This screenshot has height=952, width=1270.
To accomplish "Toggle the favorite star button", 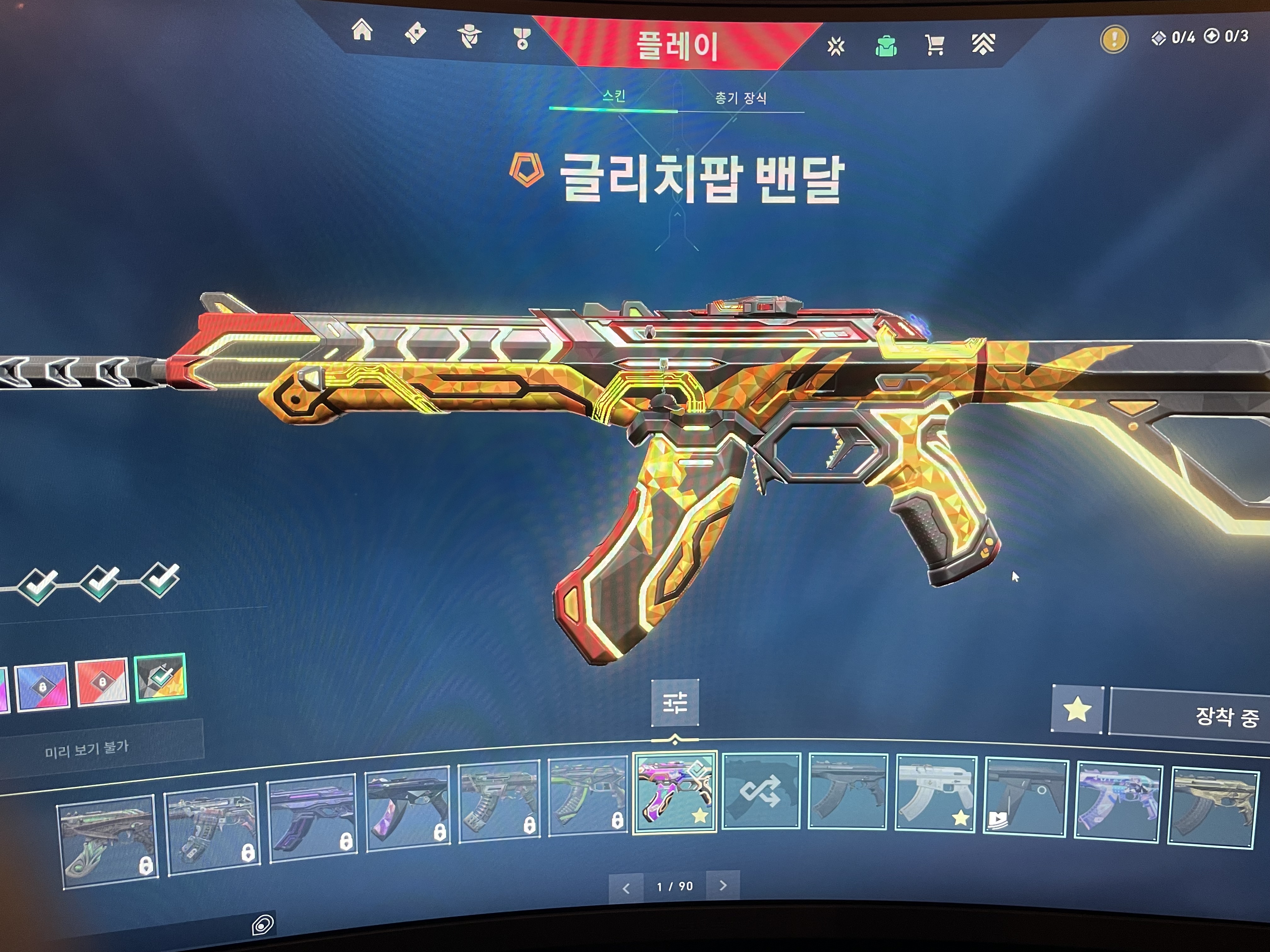I will pyautogui.click(x=1077, y=709).
